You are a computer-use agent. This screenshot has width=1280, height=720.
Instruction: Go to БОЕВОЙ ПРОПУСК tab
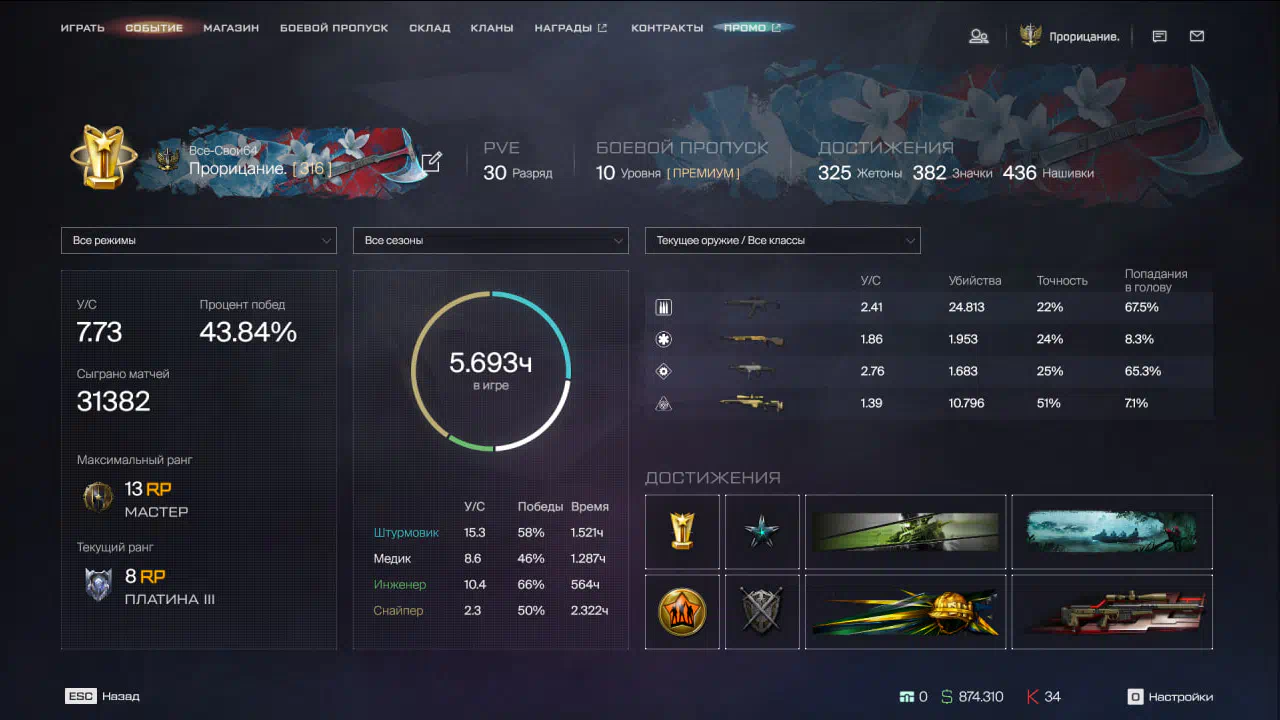(x=334, y=28)
